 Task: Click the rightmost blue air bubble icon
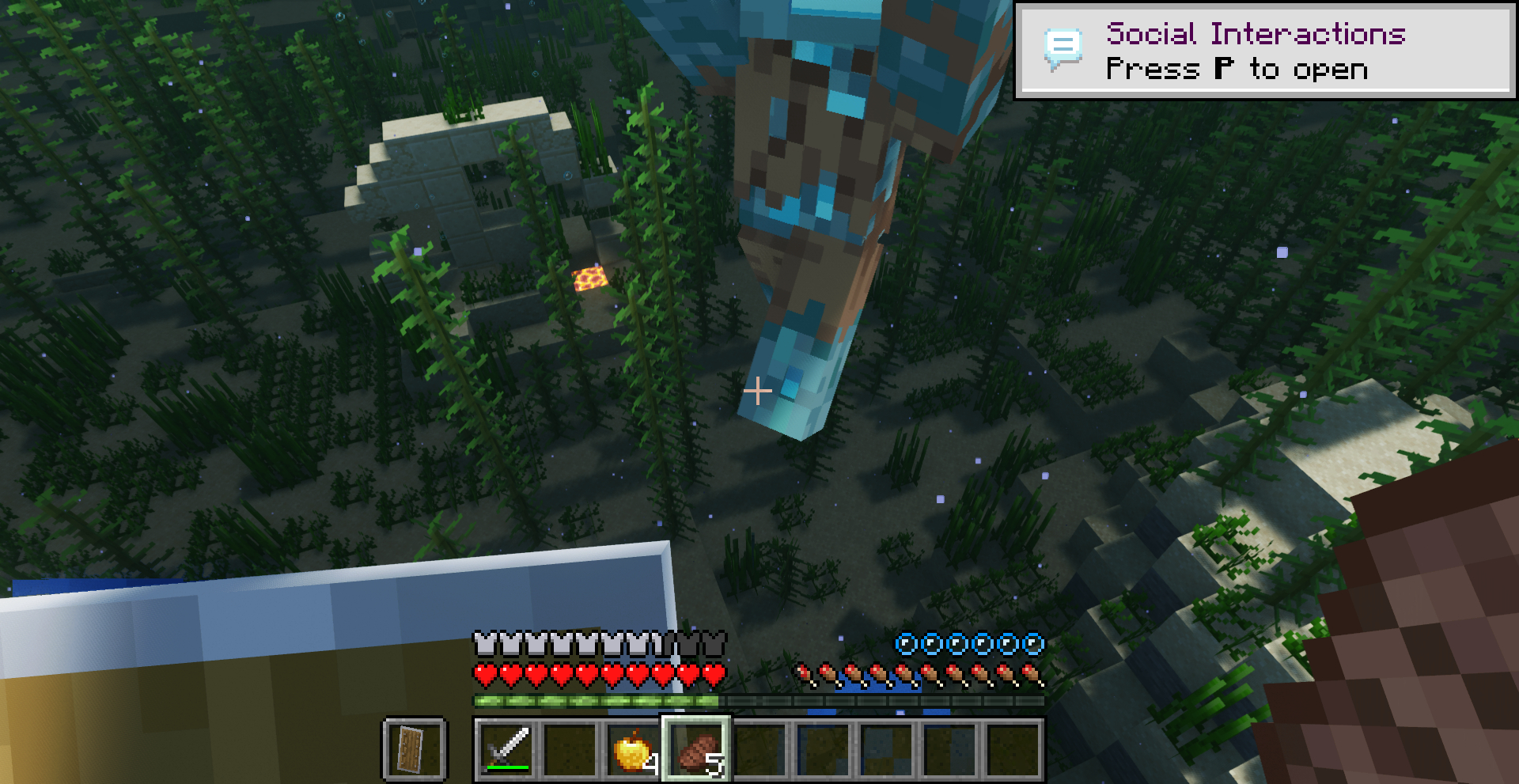[x=1034, y=645]
